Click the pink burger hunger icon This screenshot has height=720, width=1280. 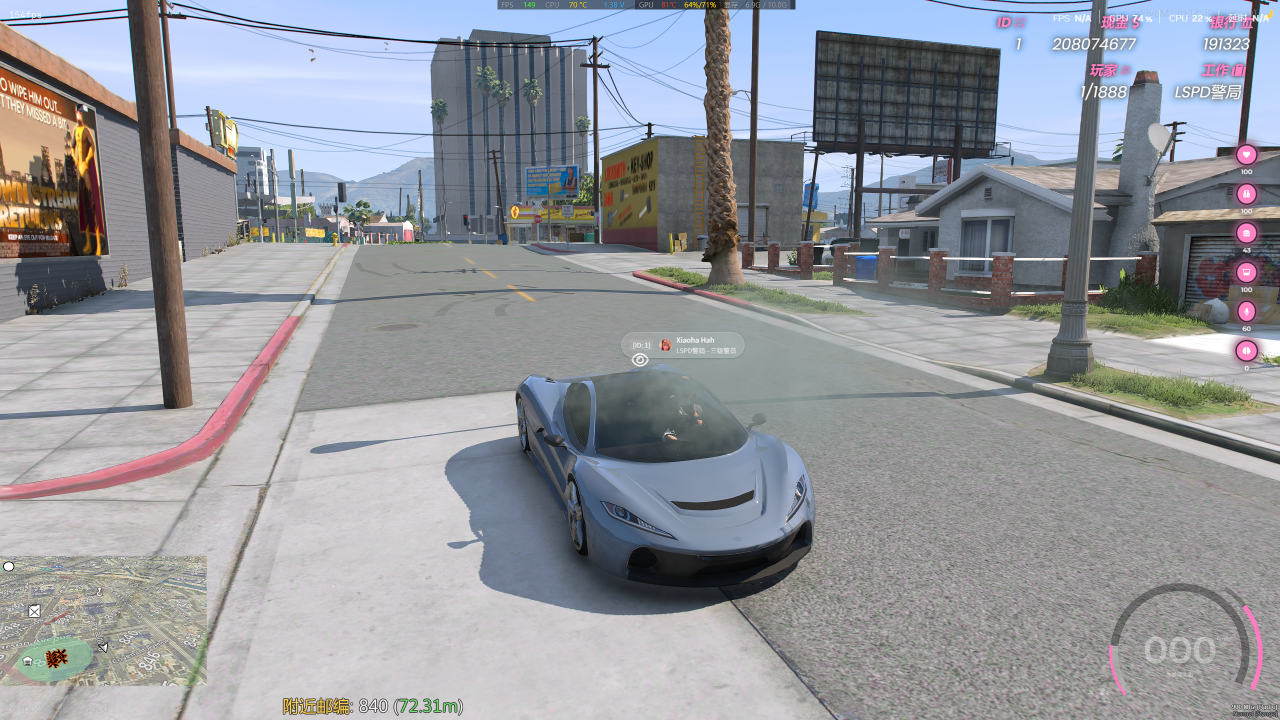[1246, 232]
